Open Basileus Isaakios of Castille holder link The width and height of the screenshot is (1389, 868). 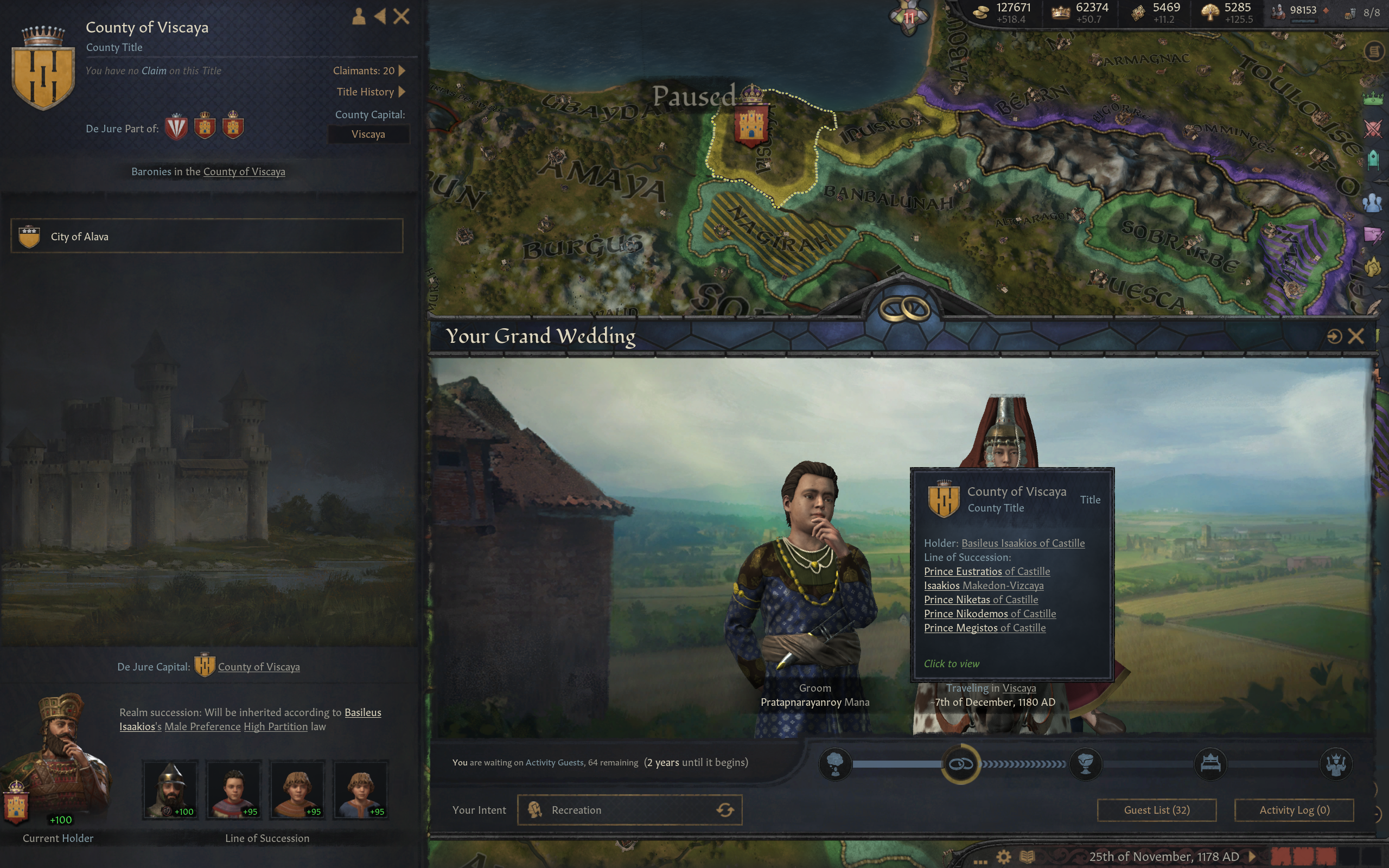[x=1023, y=543]
